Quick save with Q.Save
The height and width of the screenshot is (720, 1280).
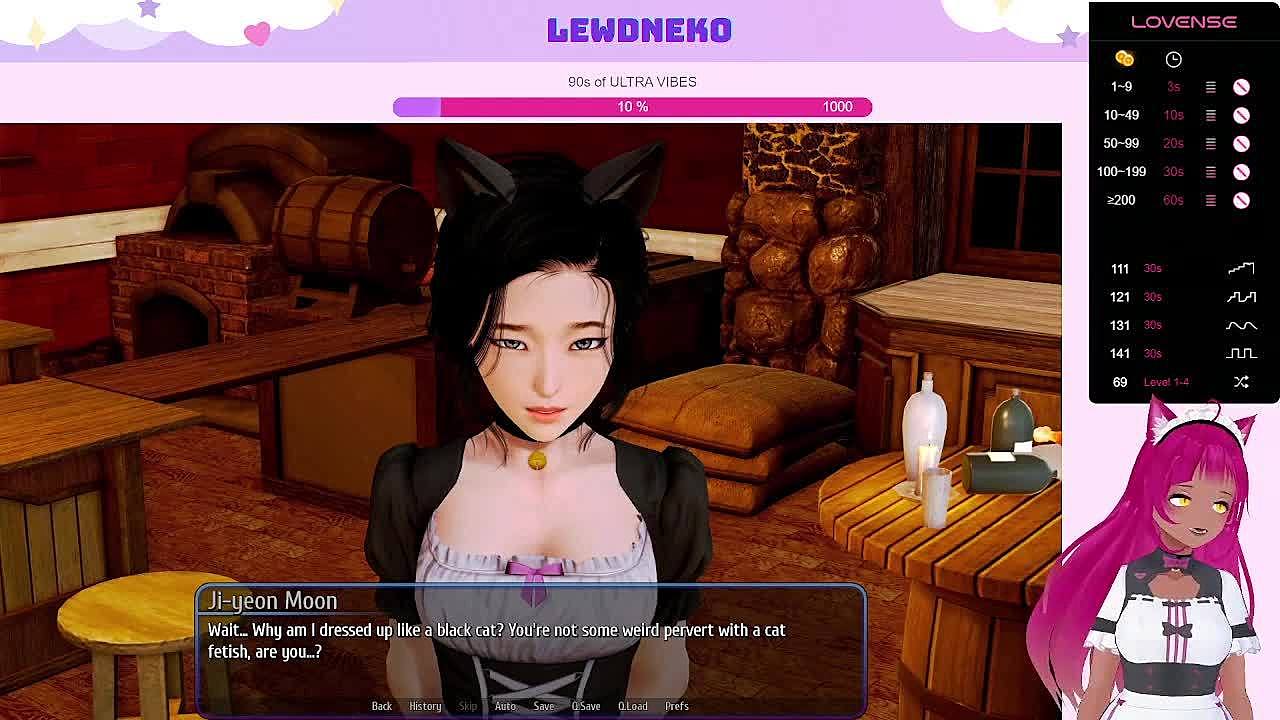pos(586,706)
